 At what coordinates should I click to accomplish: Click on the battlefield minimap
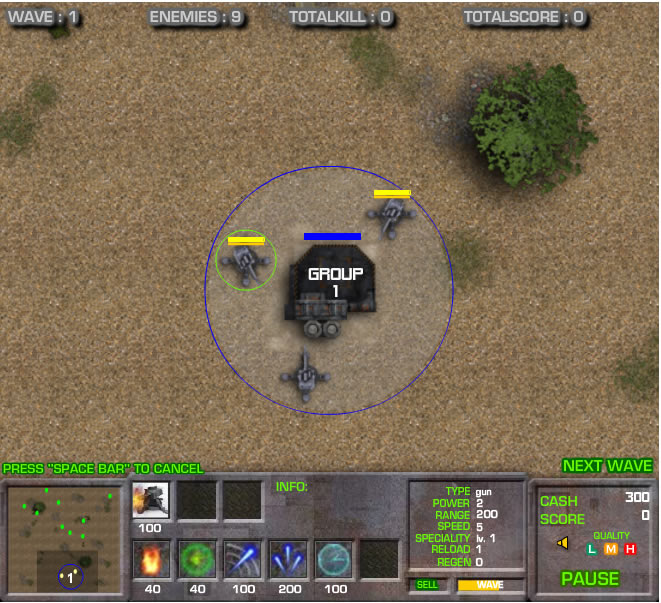coord(66,539)
